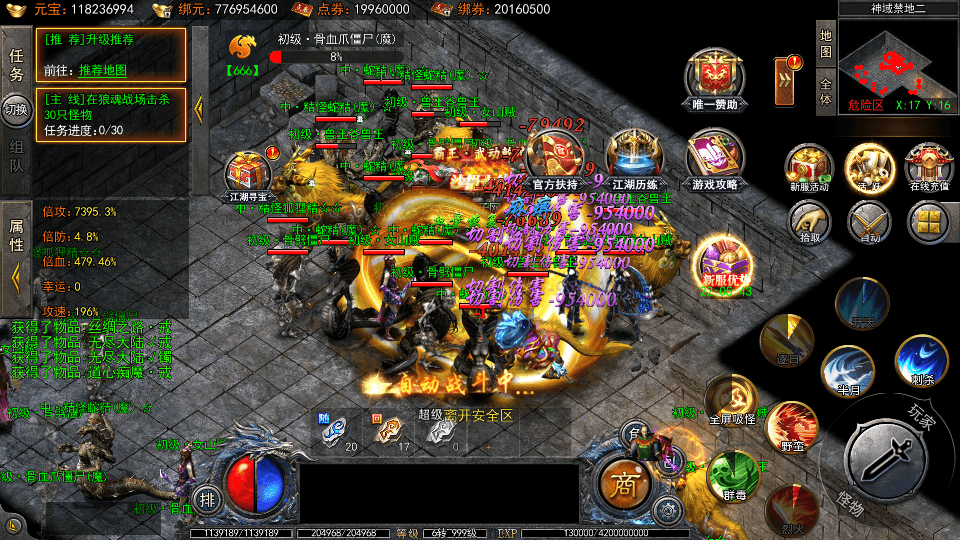Use the 野蛮 savage charge skill
The width and height of the screenshot is (960, 540).
point(791,426)
